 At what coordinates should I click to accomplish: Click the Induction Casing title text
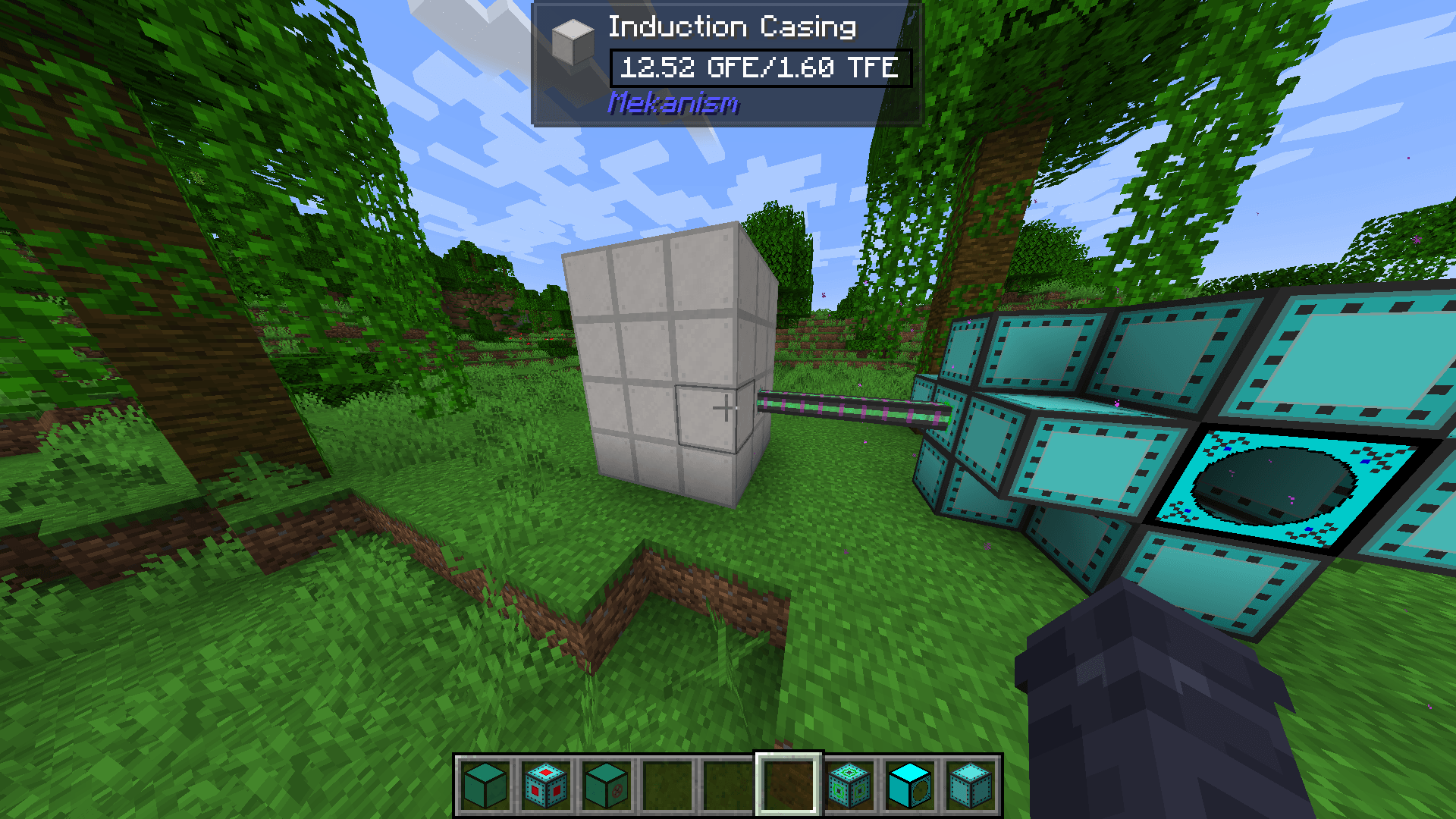pos(732,27)
